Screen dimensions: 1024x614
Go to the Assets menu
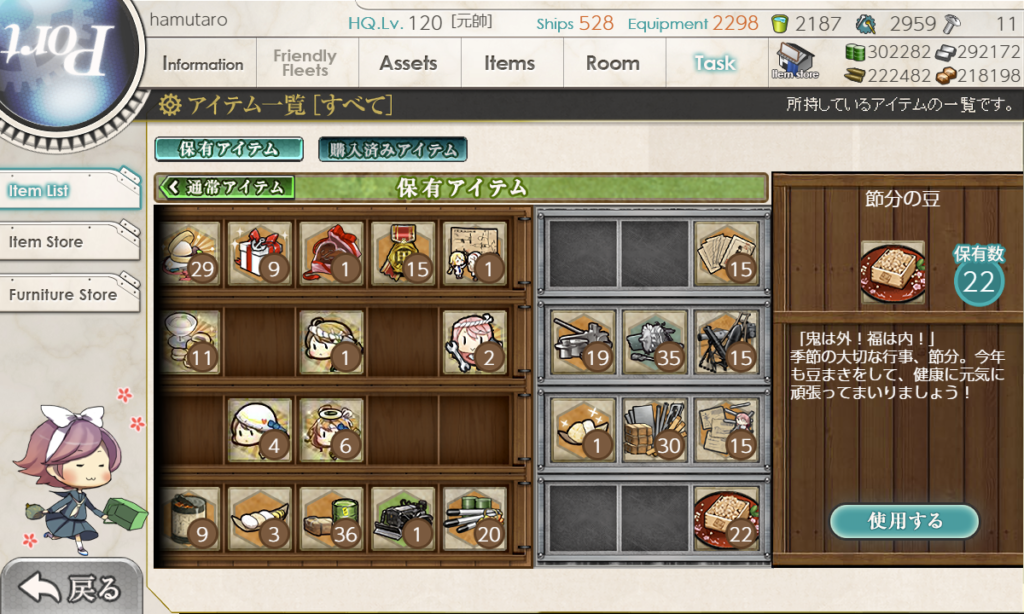(408, 64)
